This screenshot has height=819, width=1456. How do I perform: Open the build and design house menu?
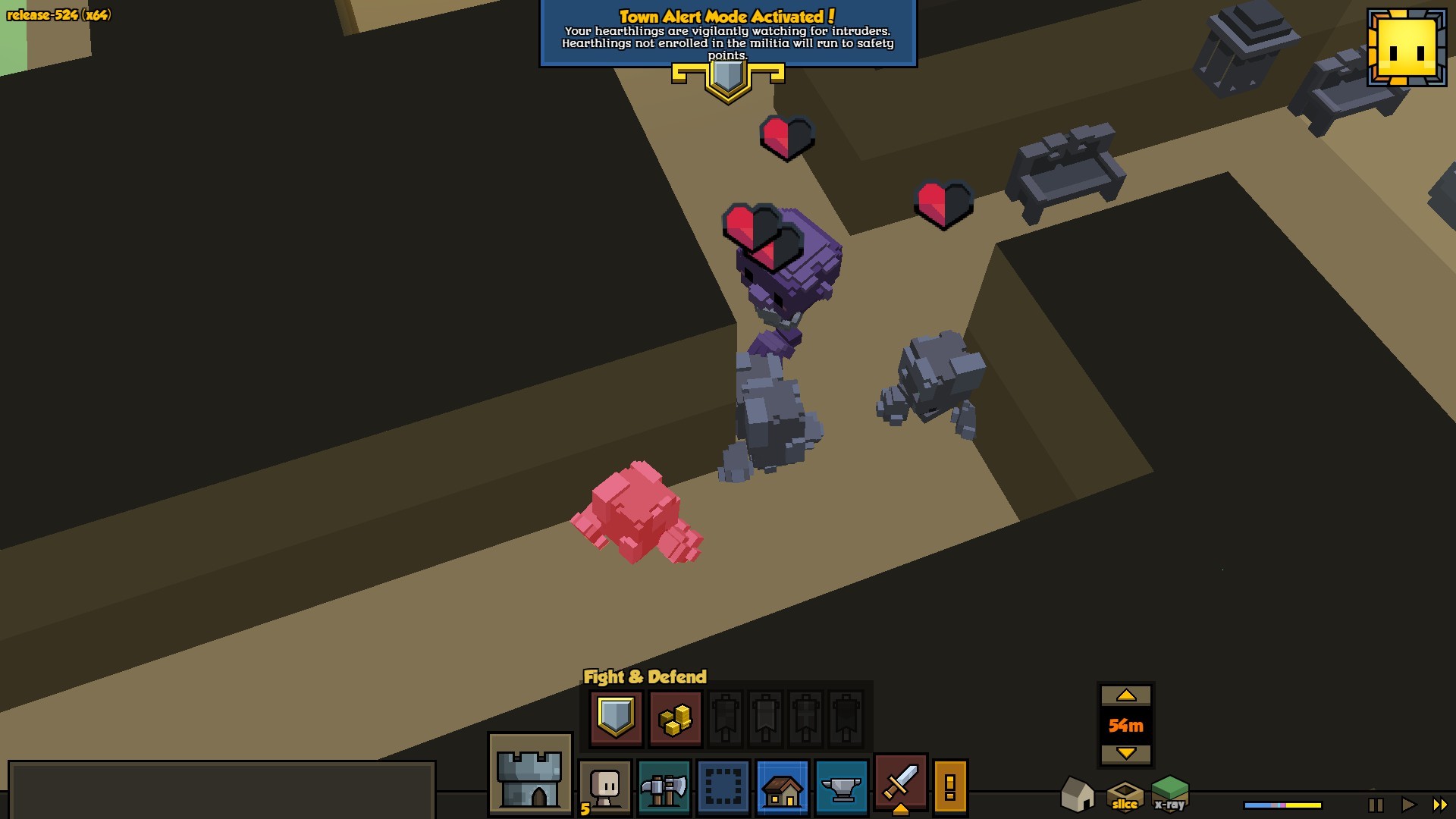point(782,787)
